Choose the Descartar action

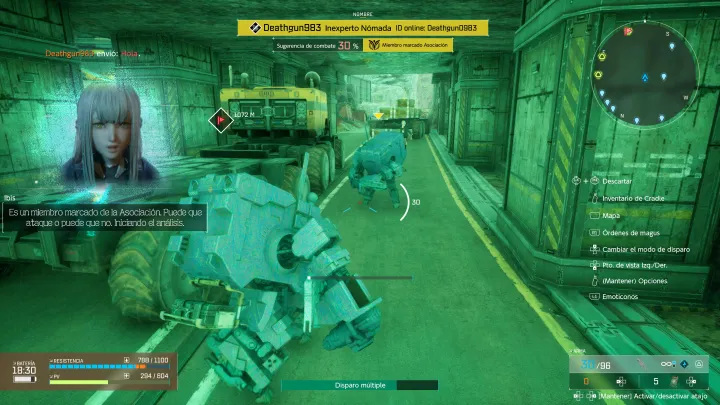(617, 182)
